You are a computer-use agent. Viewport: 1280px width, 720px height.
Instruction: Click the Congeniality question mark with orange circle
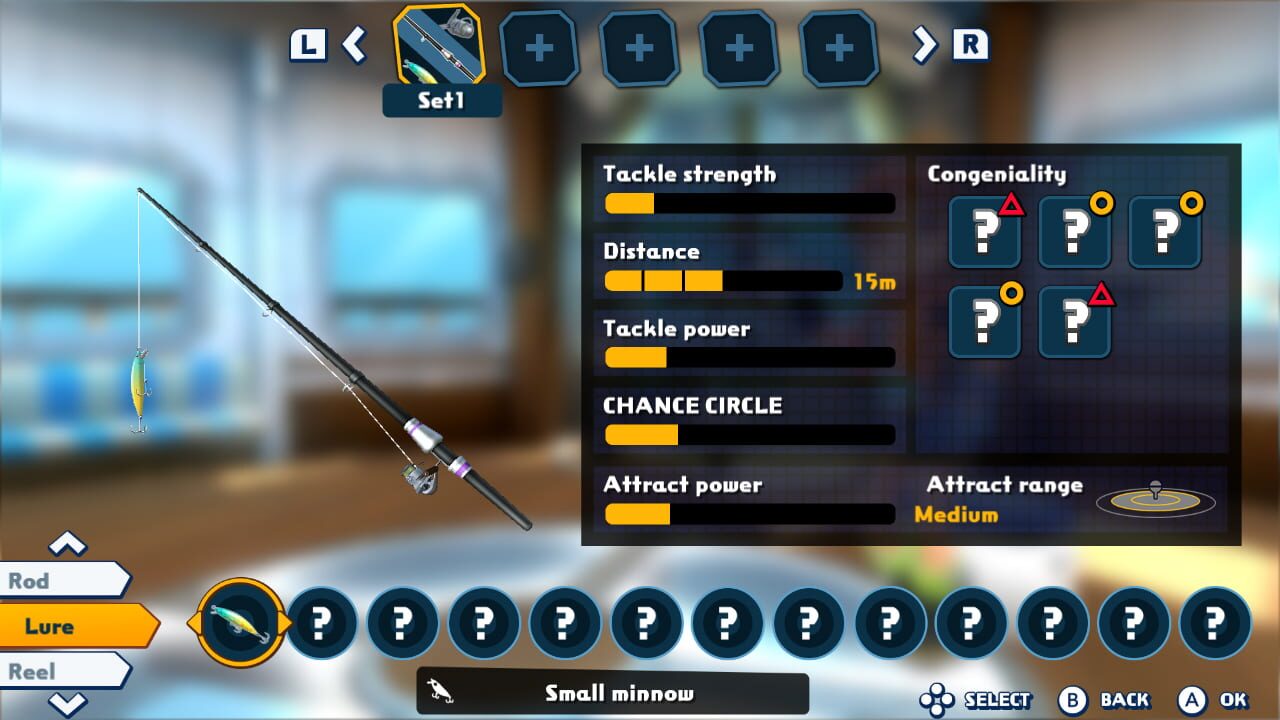pos(1074,232)
